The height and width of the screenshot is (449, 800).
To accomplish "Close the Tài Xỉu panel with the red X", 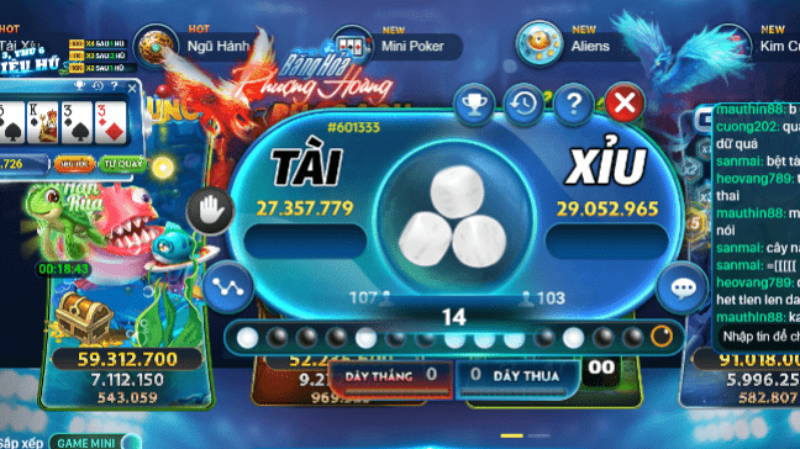I will coord(625,102).
